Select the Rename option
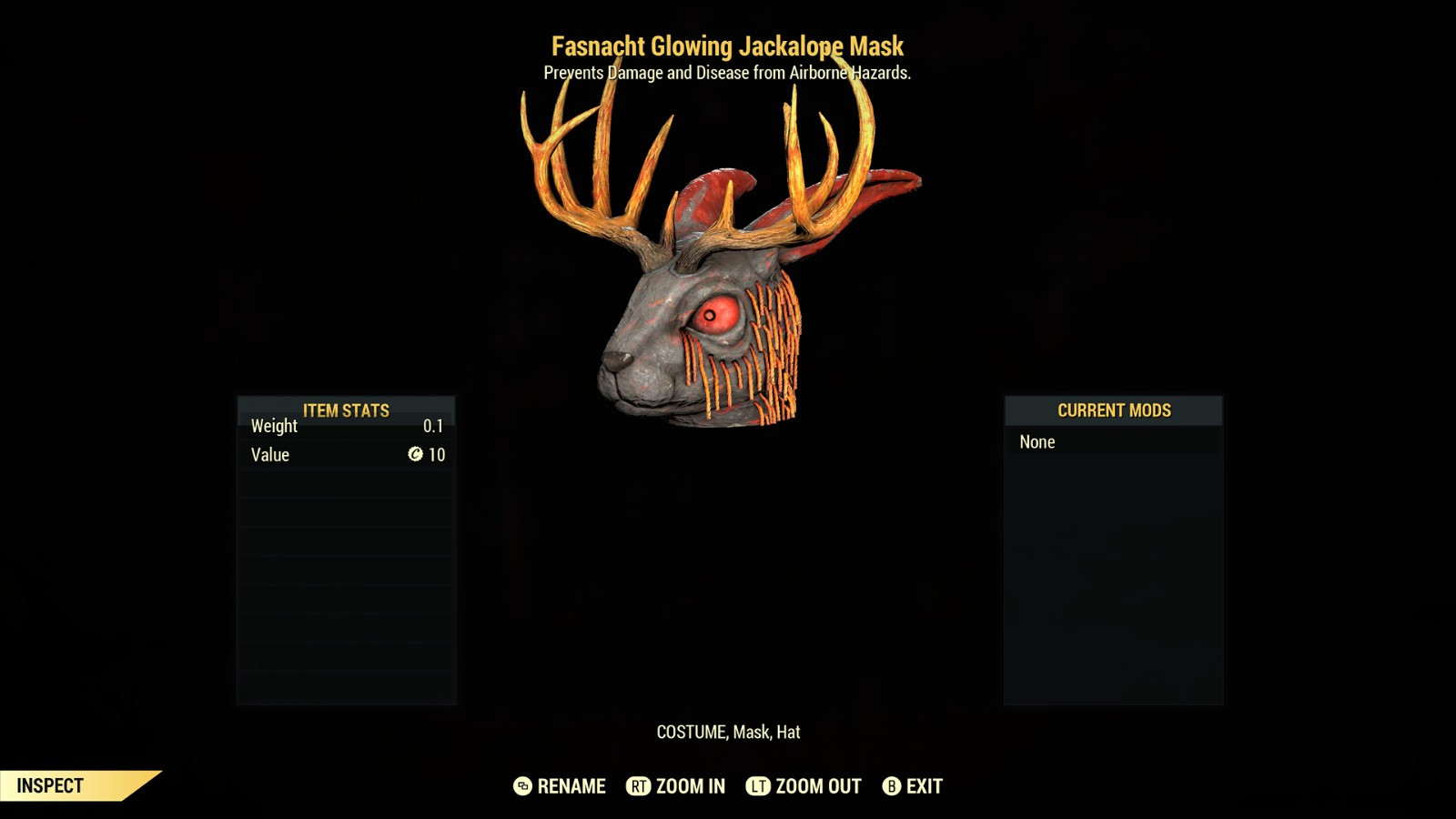 coord(571,785)
